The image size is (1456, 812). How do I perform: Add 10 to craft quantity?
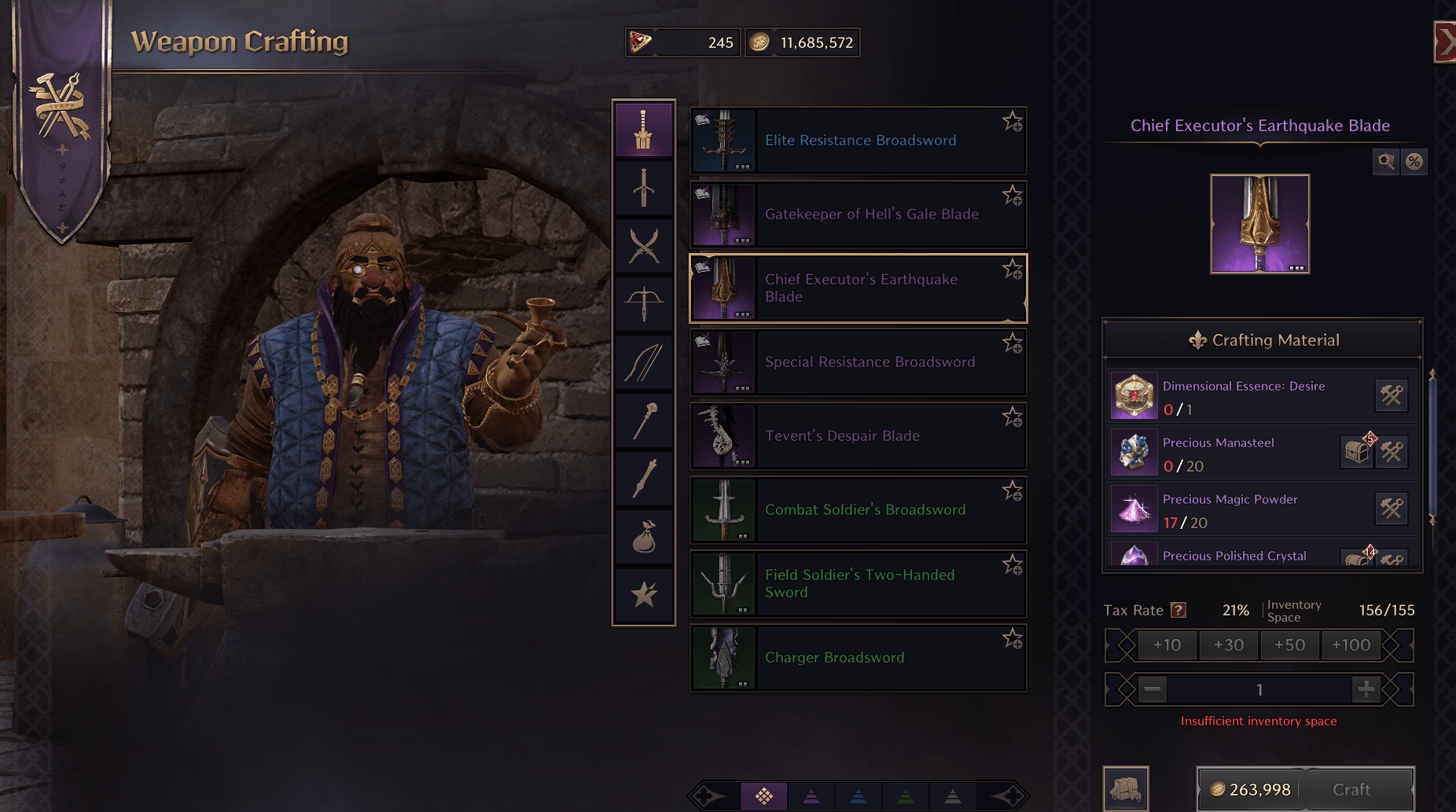[x=1167, y=645]
